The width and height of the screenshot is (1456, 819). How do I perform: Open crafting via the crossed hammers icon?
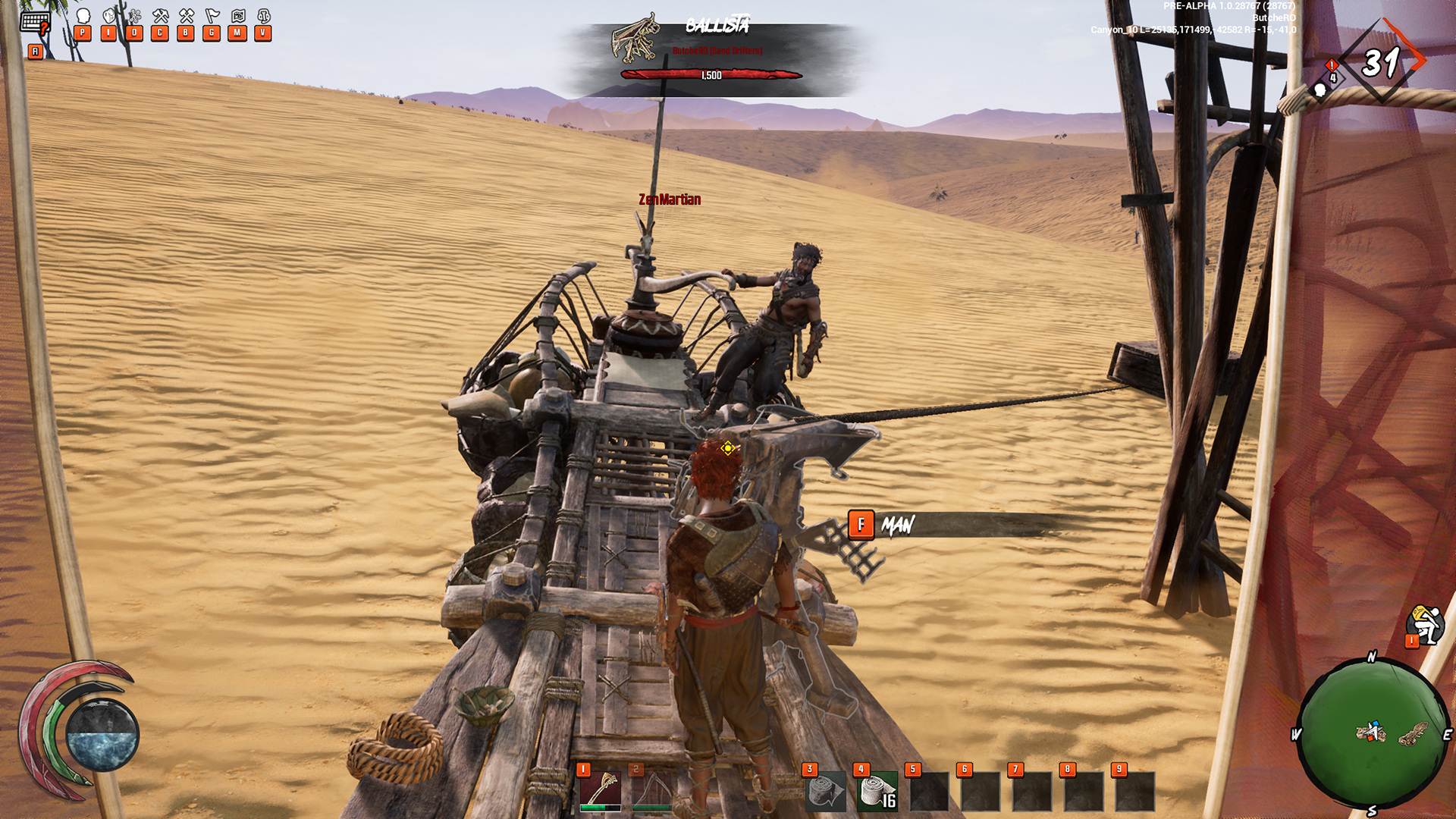tap(160, 17)
